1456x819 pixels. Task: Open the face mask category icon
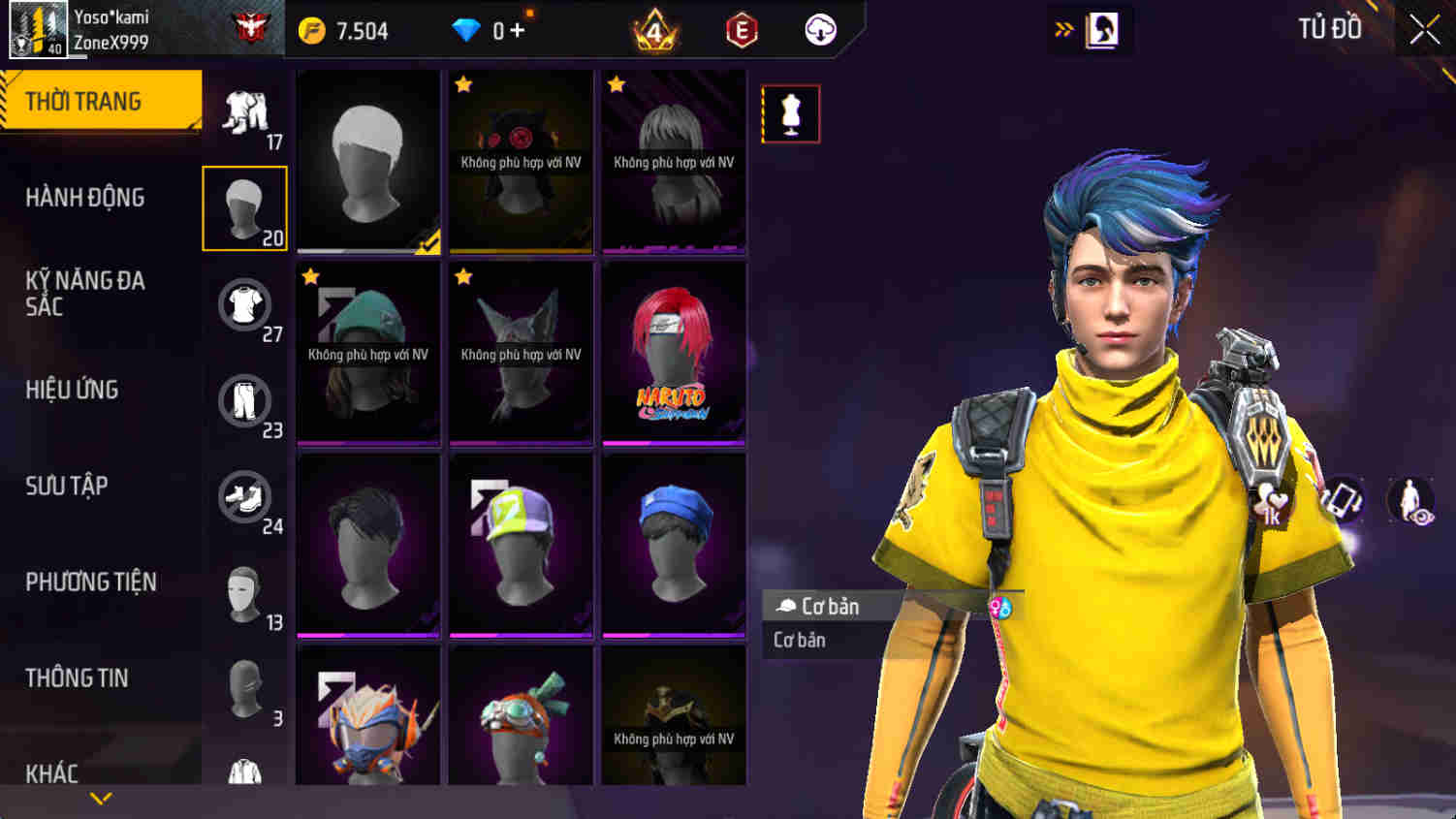tap(245, 594)
